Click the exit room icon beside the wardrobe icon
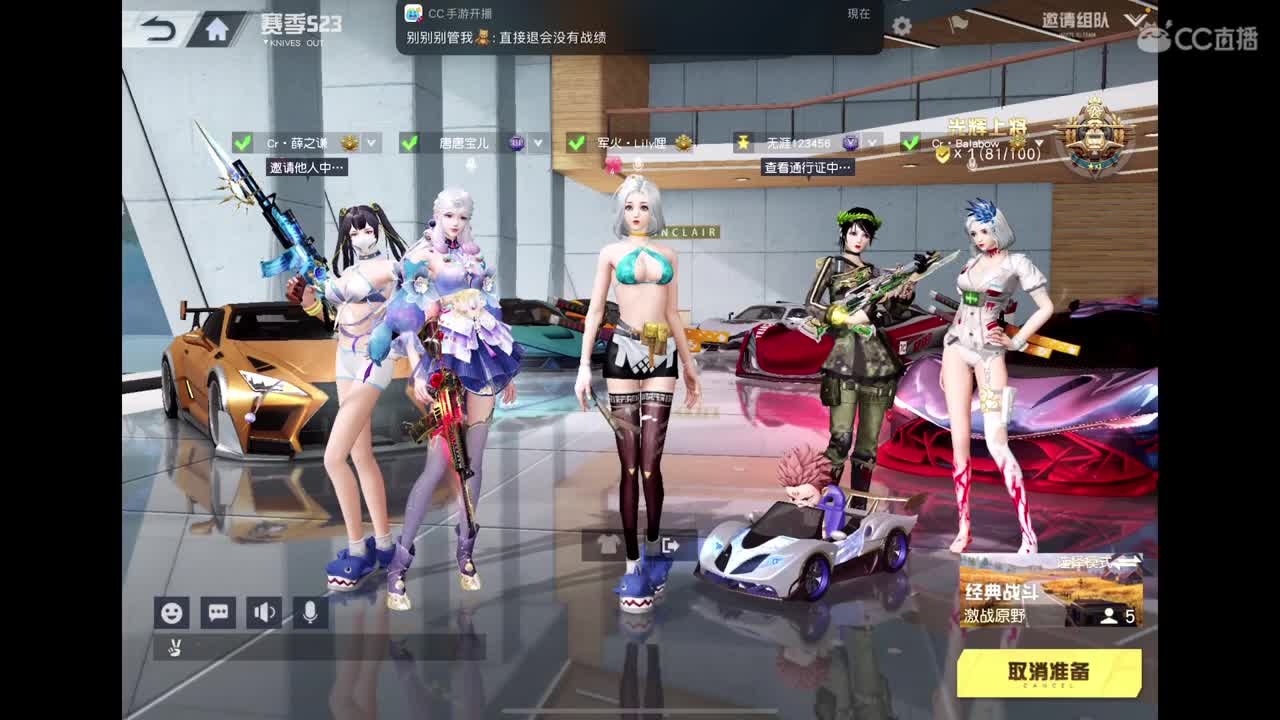1280x720 pixels. coord(669,545)
